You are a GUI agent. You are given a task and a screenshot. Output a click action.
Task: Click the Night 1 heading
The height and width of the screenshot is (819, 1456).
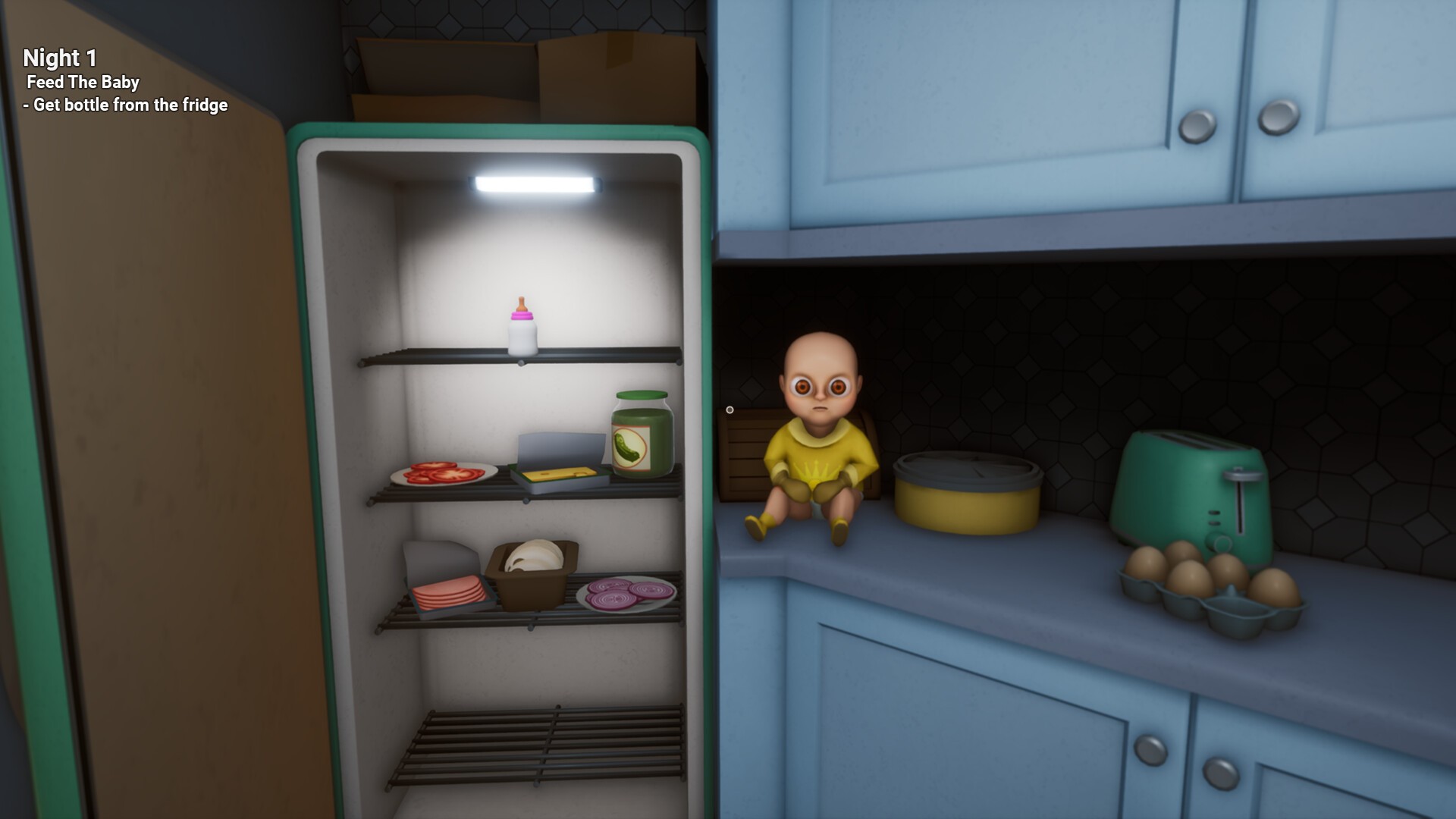(x=61, y=57)
